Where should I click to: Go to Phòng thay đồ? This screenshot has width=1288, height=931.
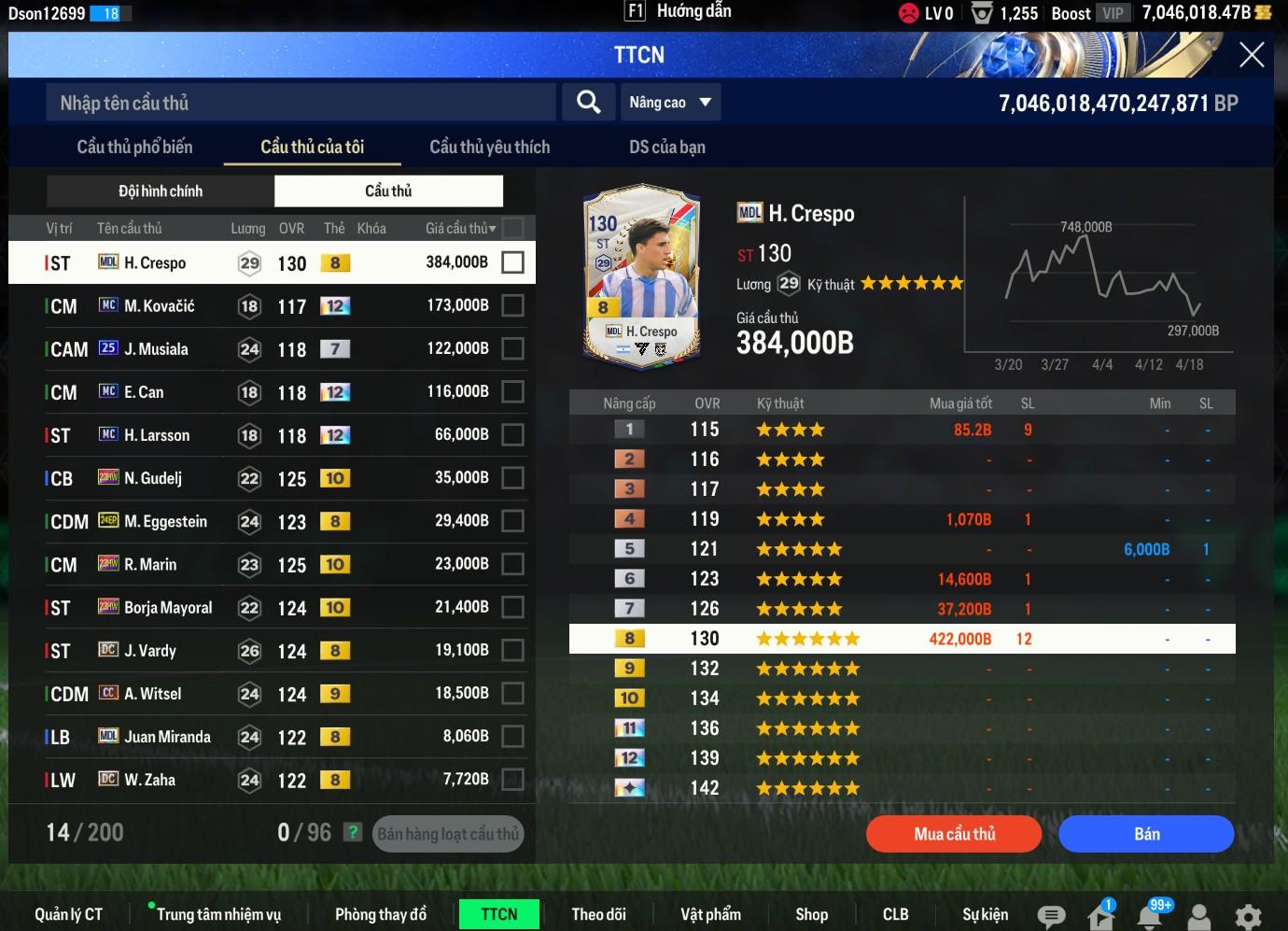point(380,914)
